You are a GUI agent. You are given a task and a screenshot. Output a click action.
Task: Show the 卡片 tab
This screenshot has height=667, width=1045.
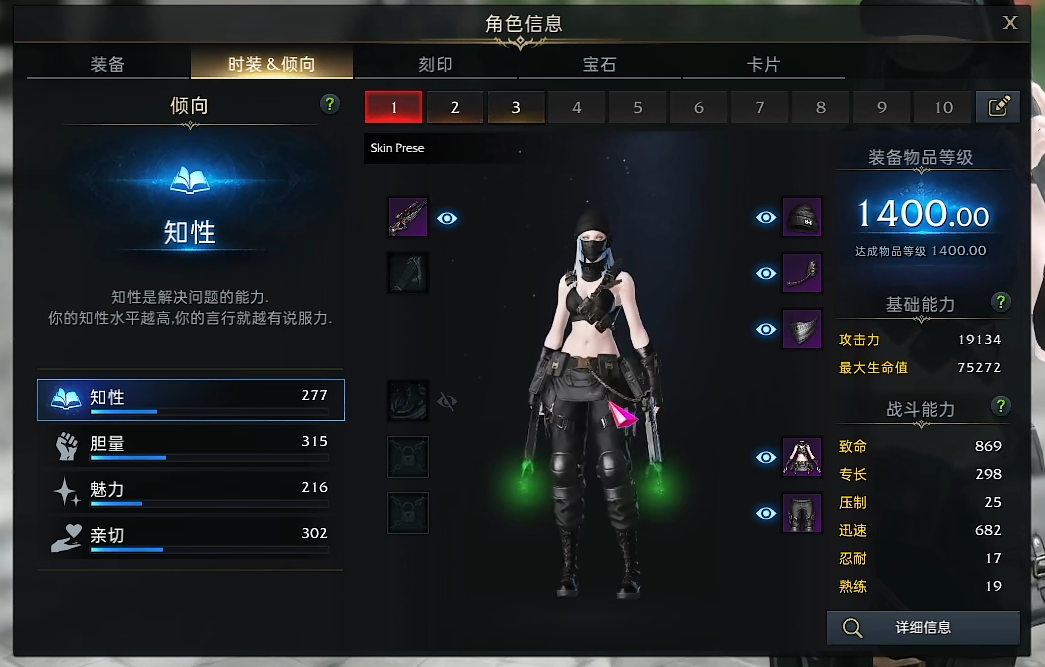[763, 65]
